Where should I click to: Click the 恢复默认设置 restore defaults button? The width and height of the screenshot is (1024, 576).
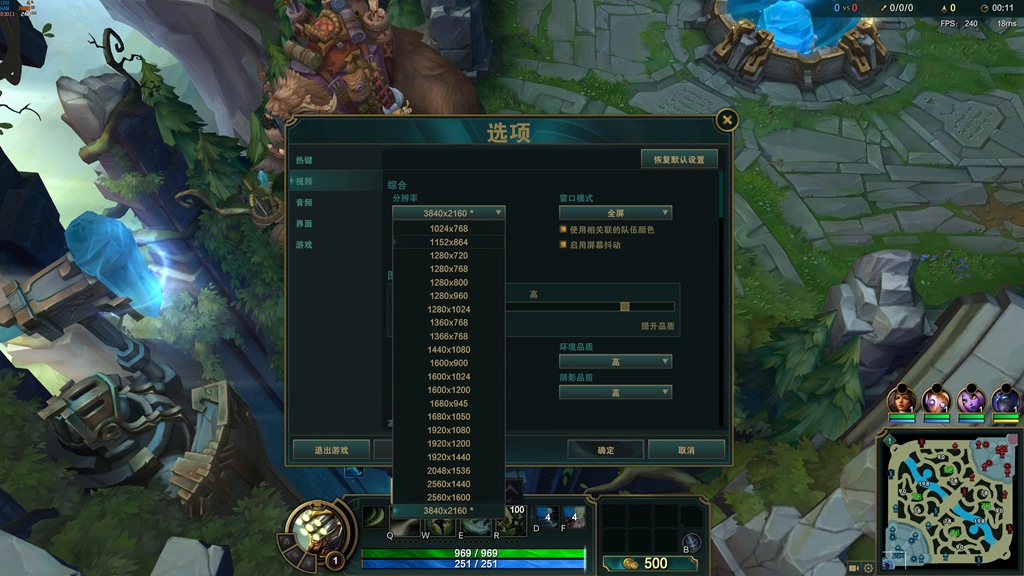point(679,159)
